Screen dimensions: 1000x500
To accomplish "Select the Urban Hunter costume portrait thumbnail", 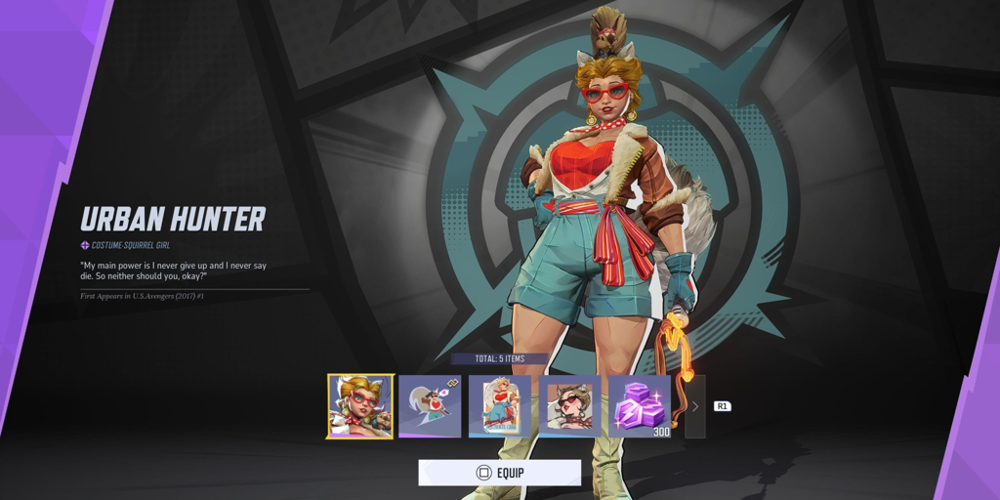I will (x=360, y=406).
